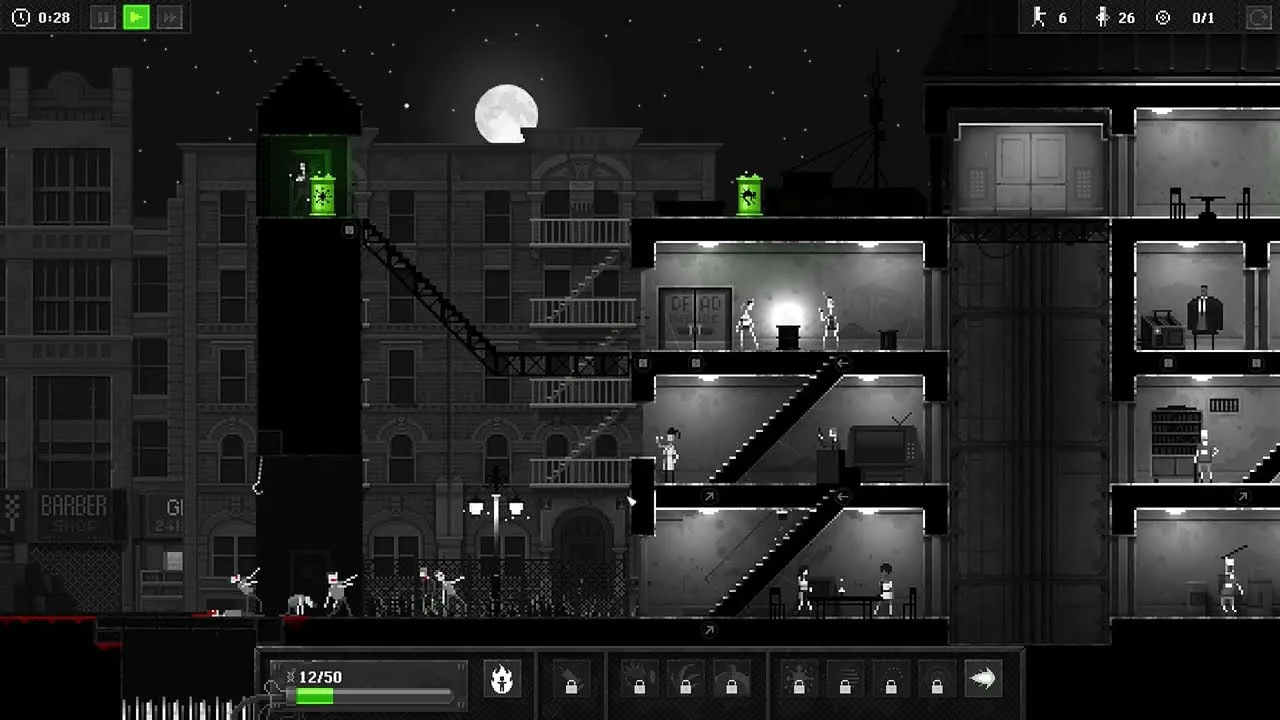The image size is (1280, 720).
Task: Pause the game with the pause button
Action: pyautogui.click(x=103, y=17)
